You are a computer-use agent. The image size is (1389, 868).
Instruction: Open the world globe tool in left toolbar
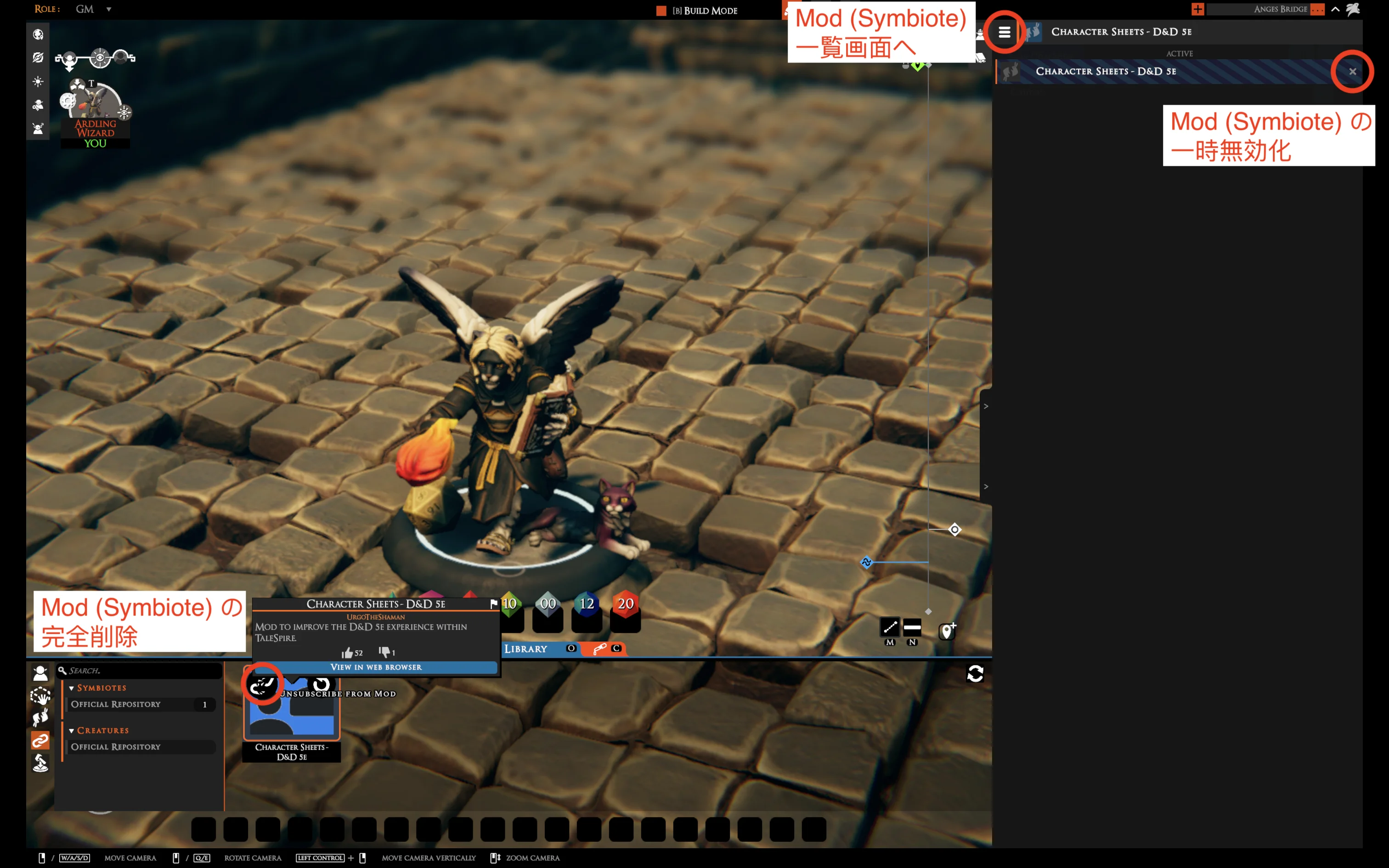tap(39, 34)
